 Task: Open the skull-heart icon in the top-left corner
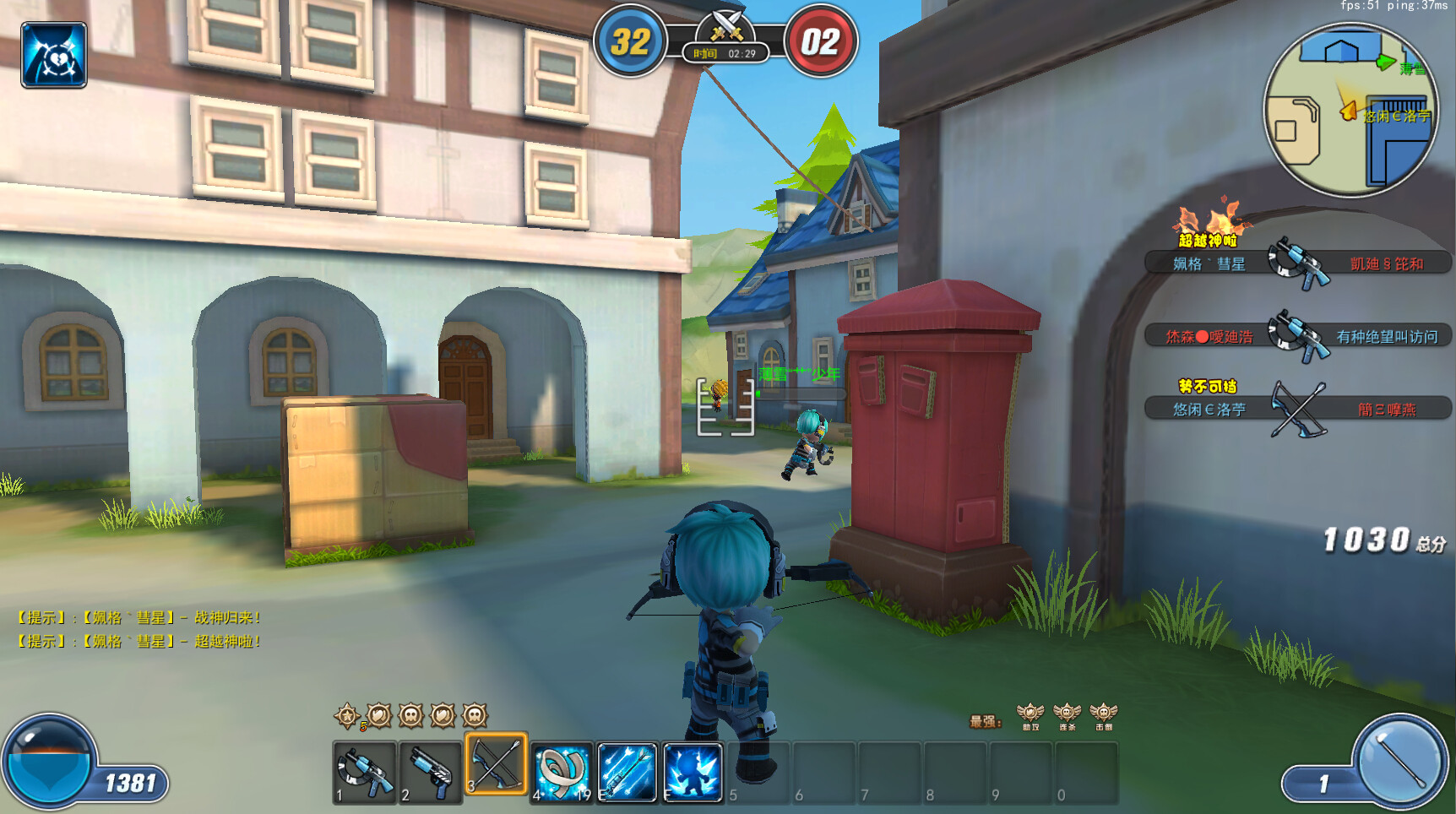click(54, 56)
